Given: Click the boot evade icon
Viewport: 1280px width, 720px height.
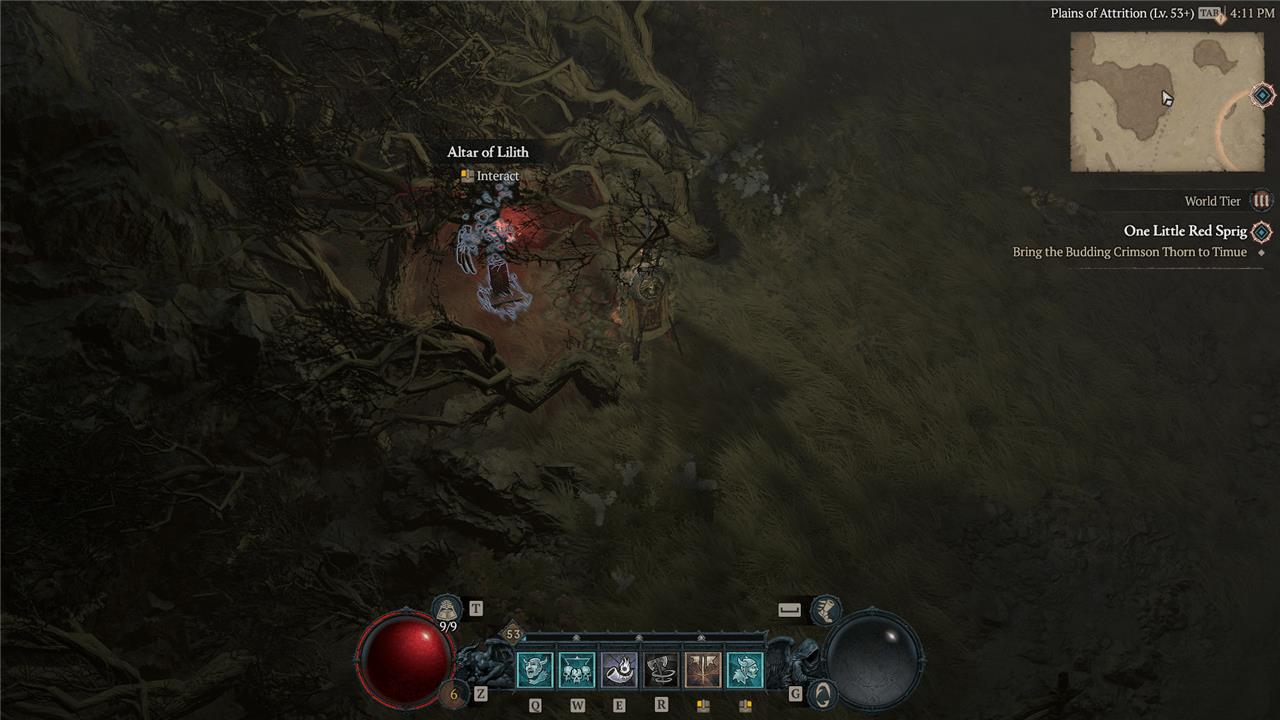Looking at the screenshot, I should 825,608.
